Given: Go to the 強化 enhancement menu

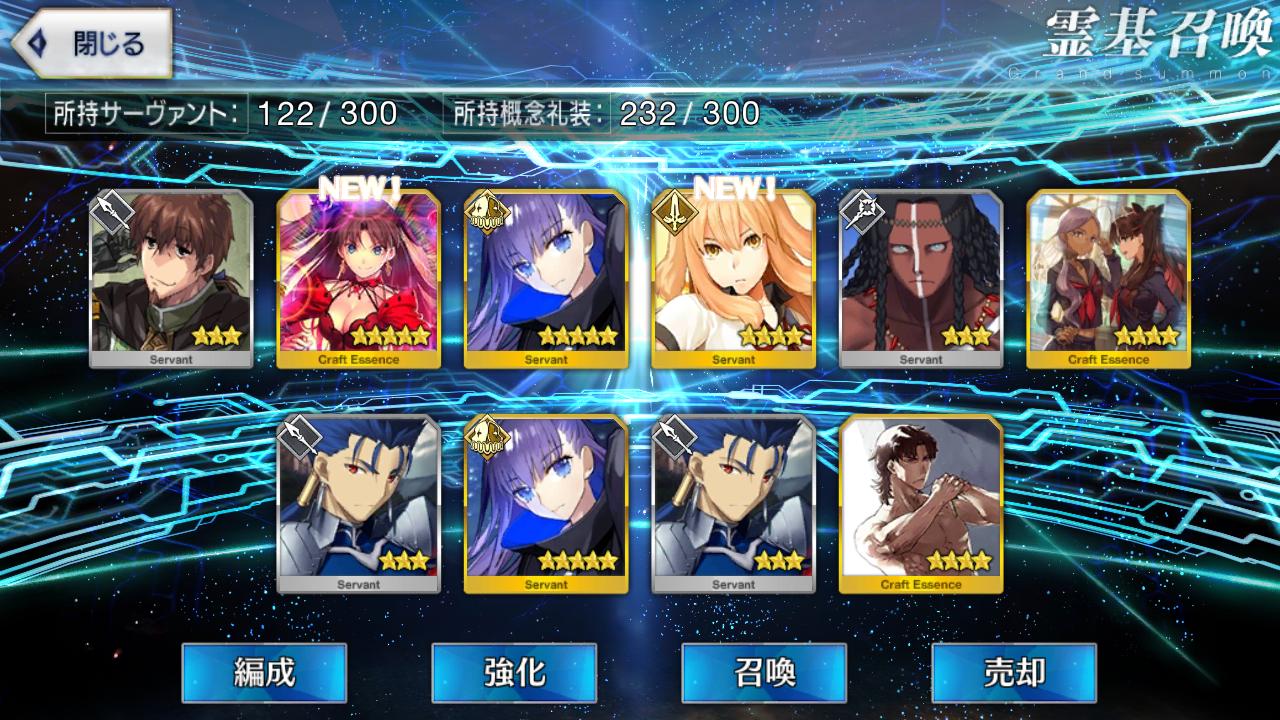Looking at the screenshot, I should click(514, 672).
